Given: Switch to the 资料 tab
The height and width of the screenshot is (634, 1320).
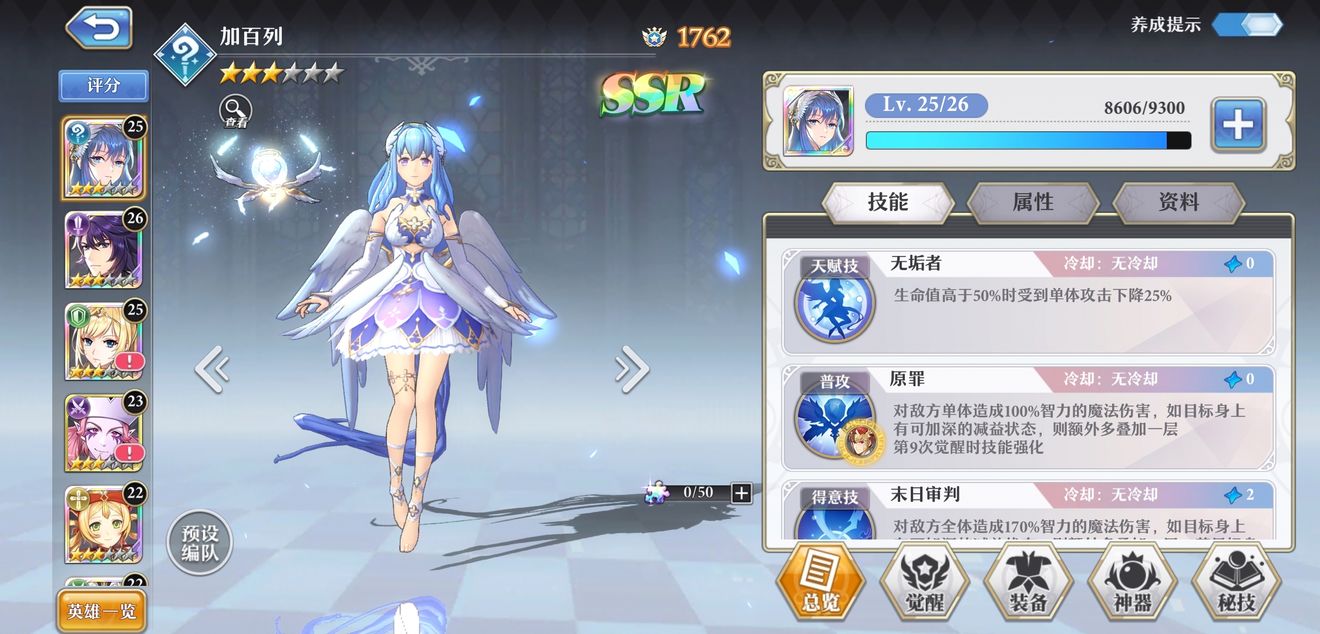Looking at the screenshot, I should coord(1178,202).
